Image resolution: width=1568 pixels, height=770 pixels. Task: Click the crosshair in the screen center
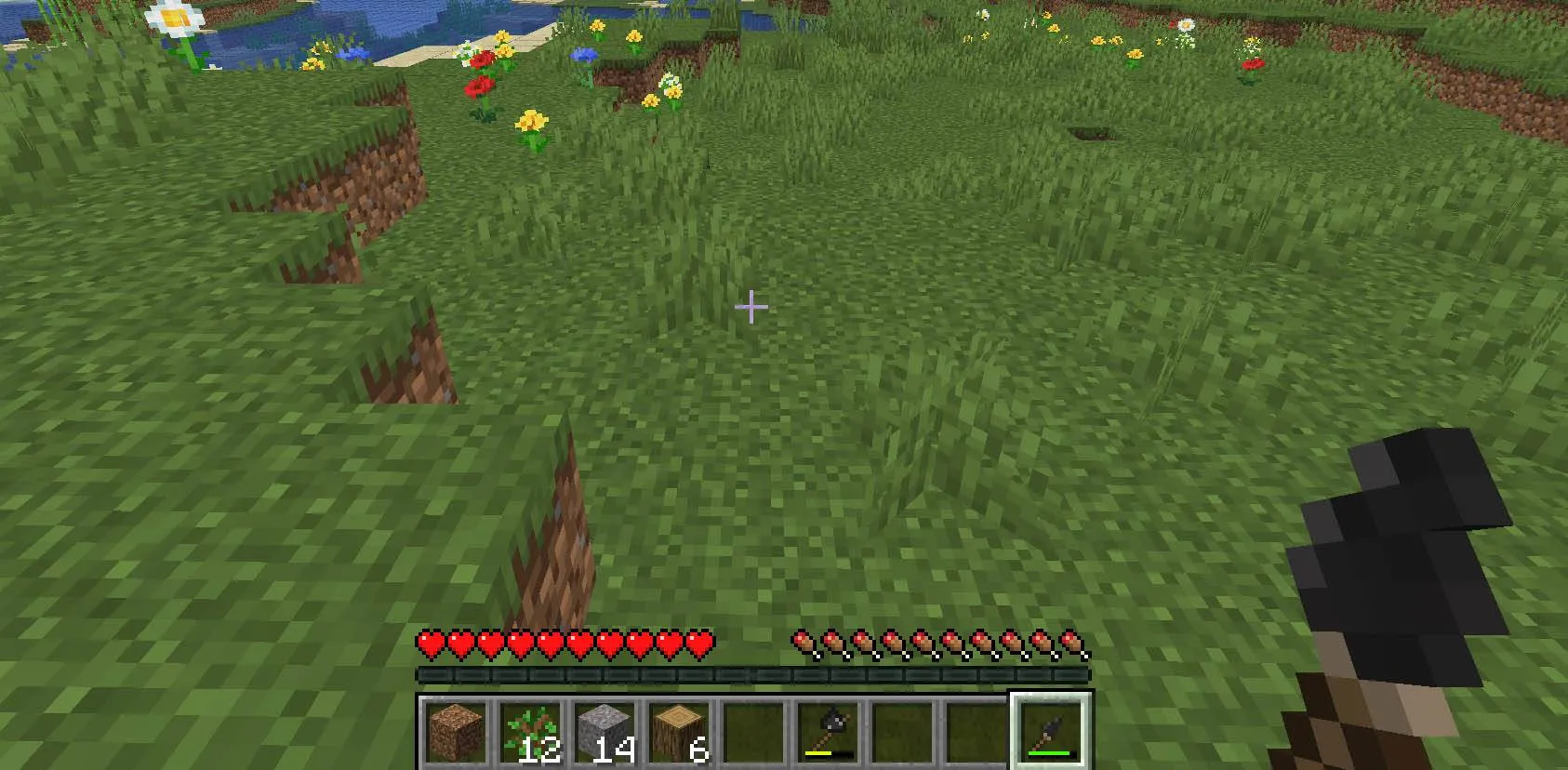pyautogui.click(x=751, y=305)
